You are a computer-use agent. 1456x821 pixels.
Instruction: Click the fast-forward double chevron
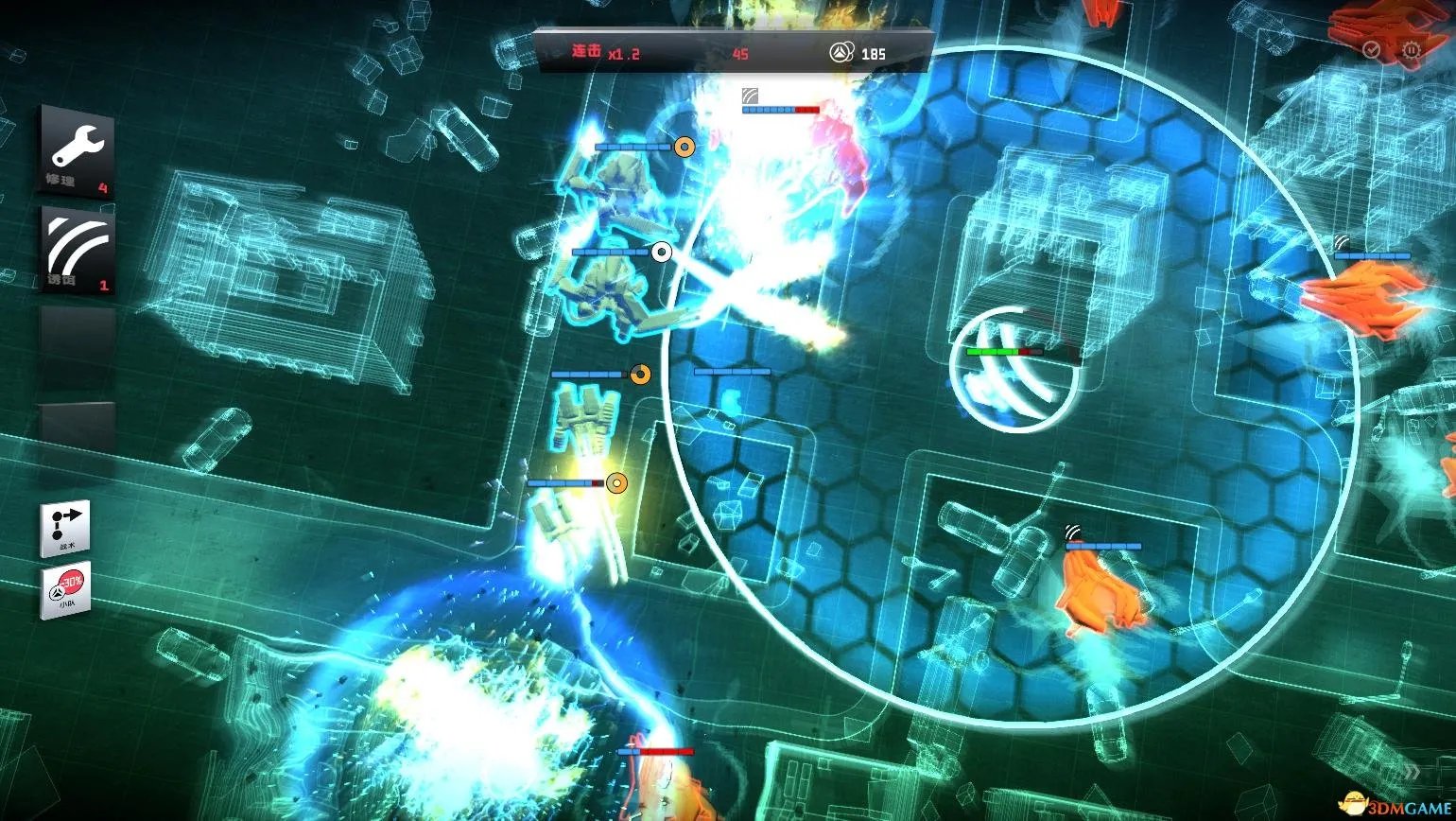(1412, 771)
